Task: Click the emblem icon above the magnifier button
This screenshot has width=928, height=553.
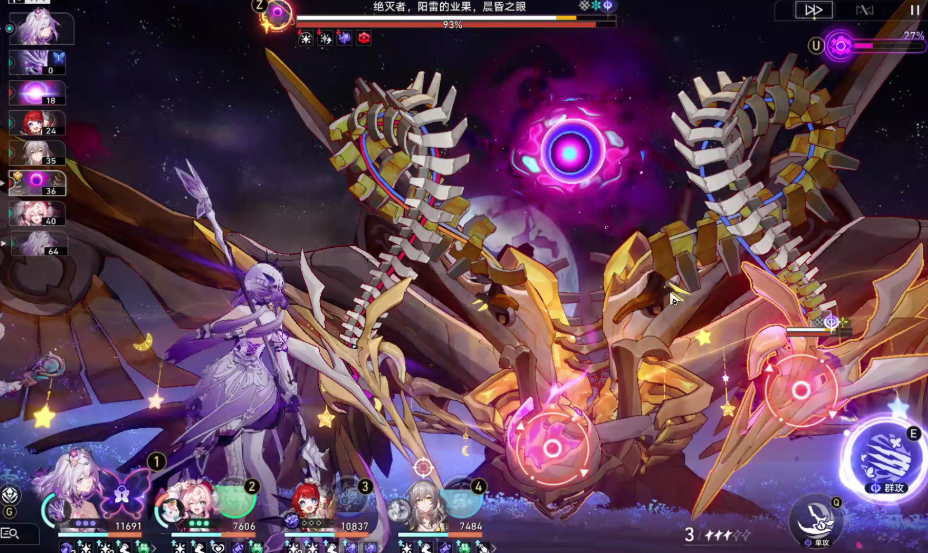Action: (11, 495)
